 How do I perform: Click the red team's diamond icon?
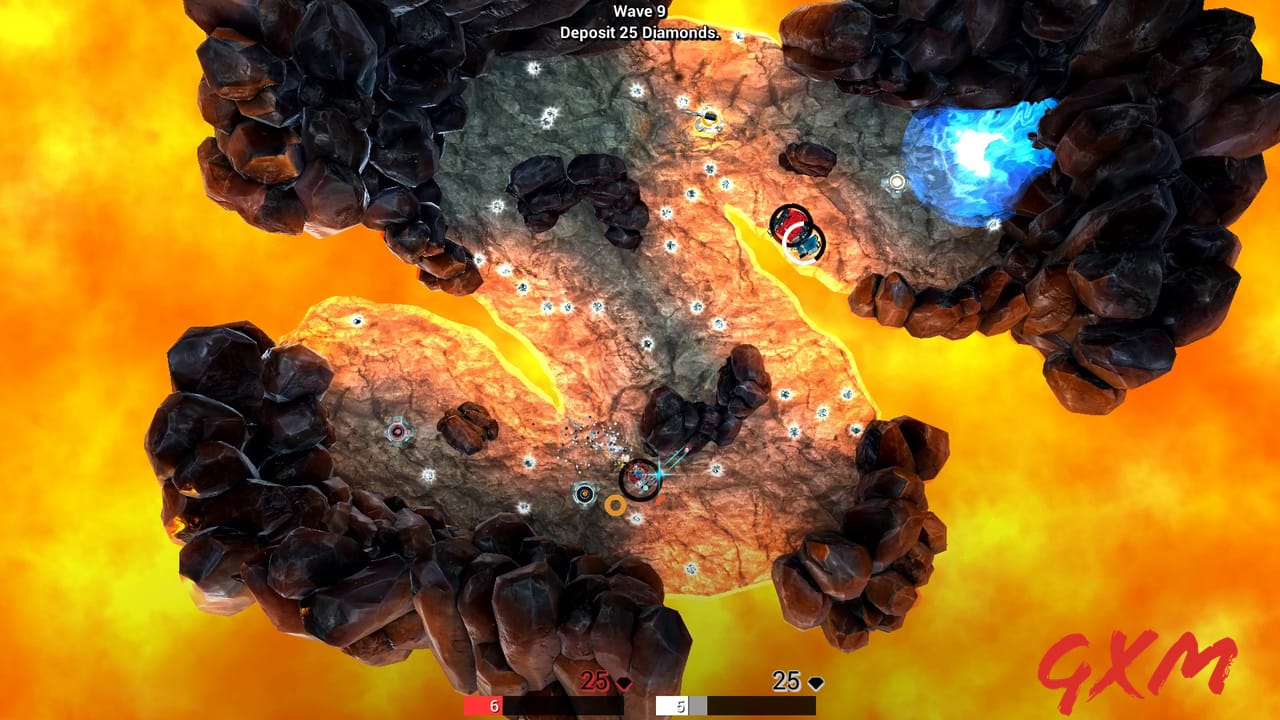[623, 684]
